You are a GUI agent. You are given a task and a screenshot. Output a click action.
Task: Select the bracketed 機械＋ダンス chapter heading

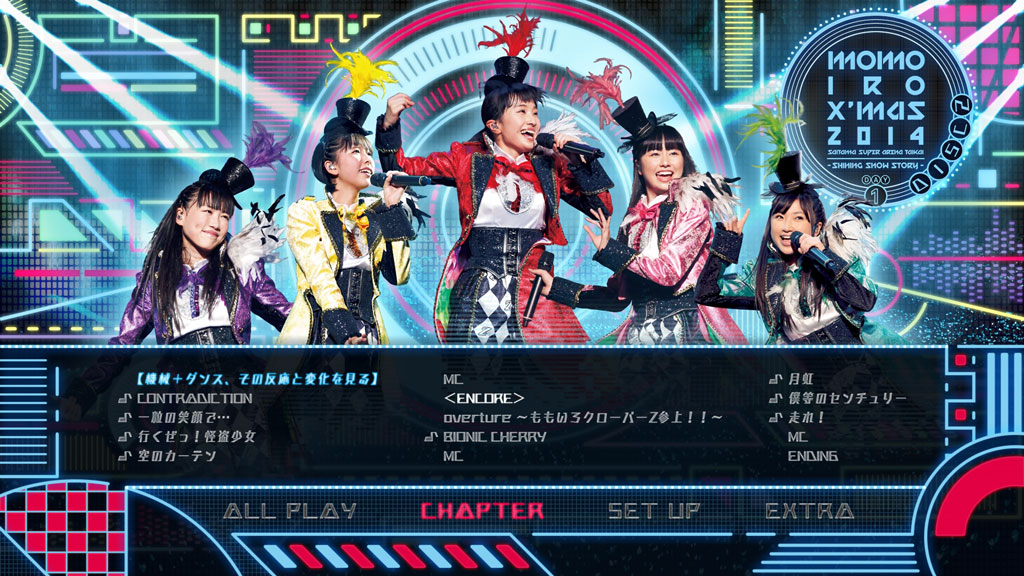(x=256, y=379)
